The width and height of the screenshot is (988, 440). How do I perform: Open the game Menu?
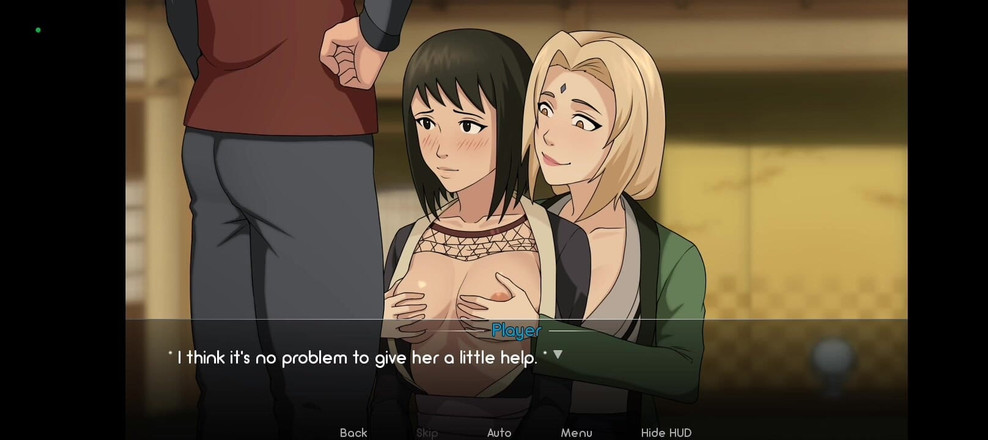pyautogui.click(x=576, y=432)
